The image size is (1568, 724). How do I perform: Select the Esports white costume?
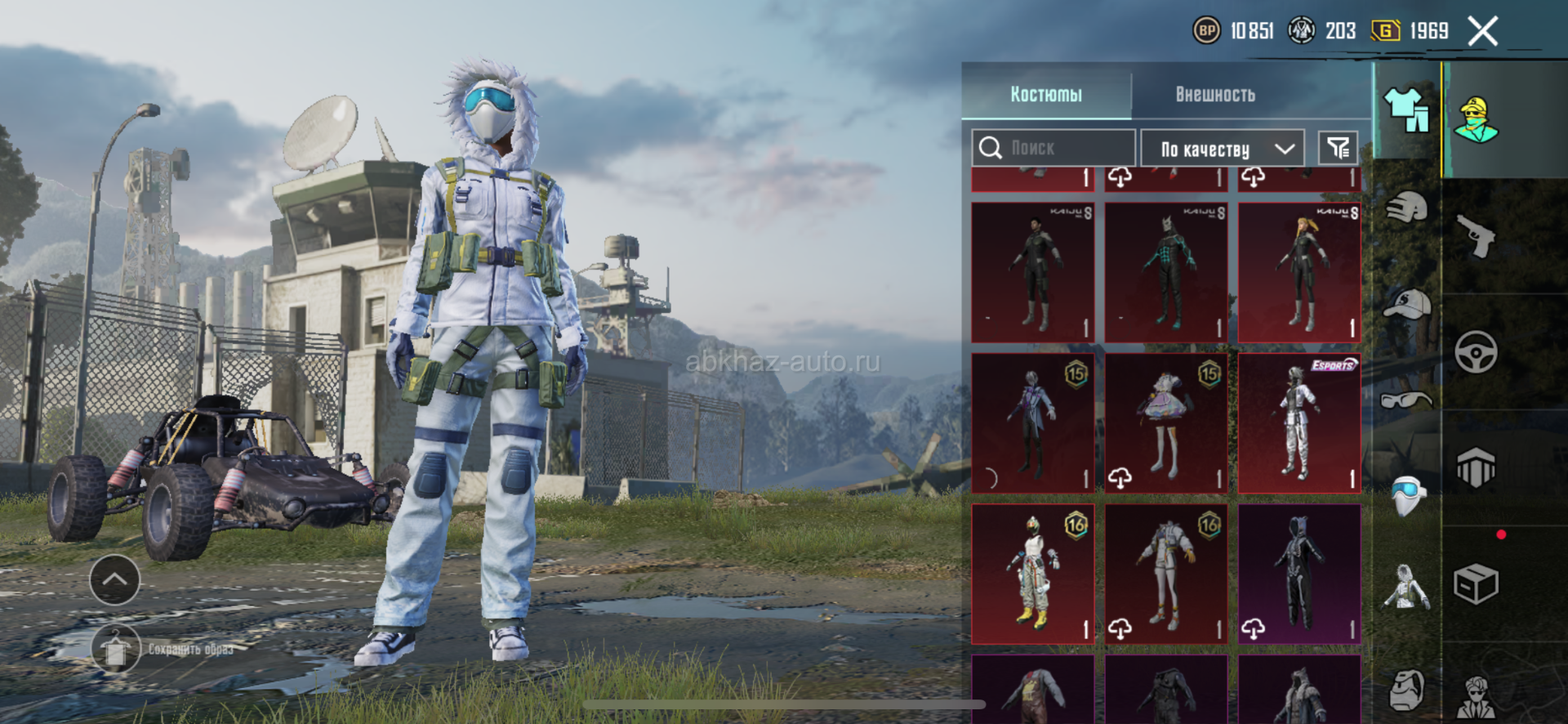(x=1298, y=423)
